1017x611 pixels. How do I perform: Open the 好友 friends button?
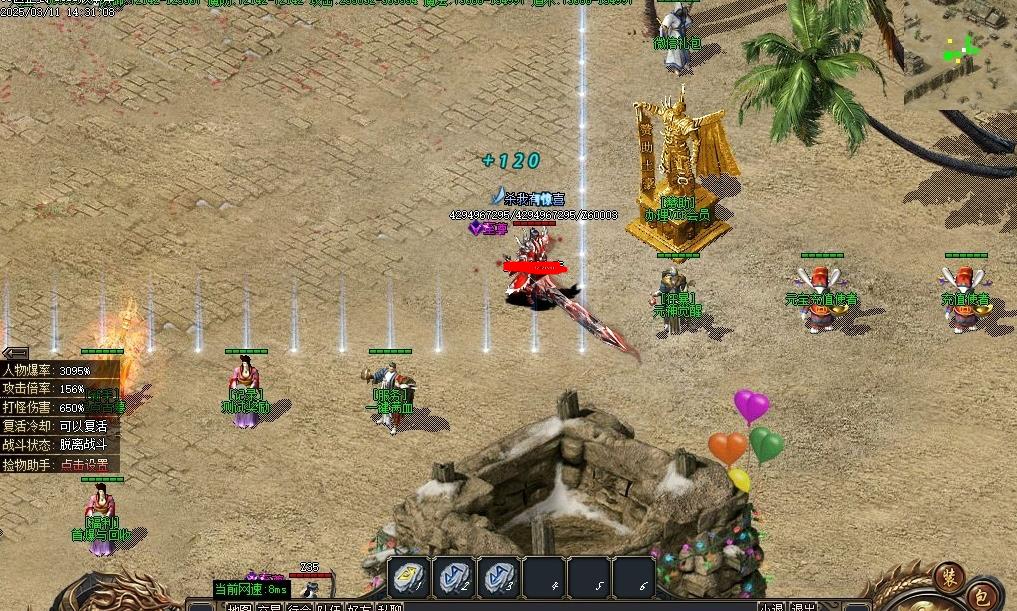359,606
